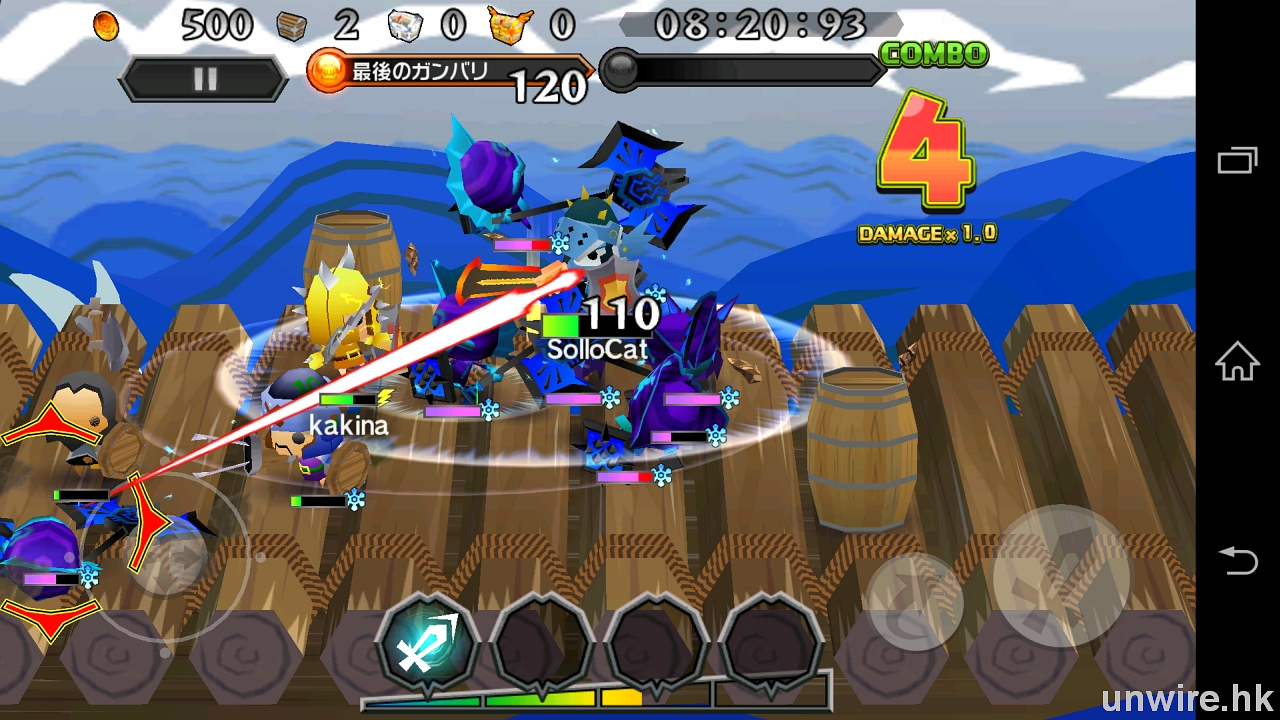Go to the Android home screen
The width and height of the screenshot is (1280, 720).
point(1237,361)
